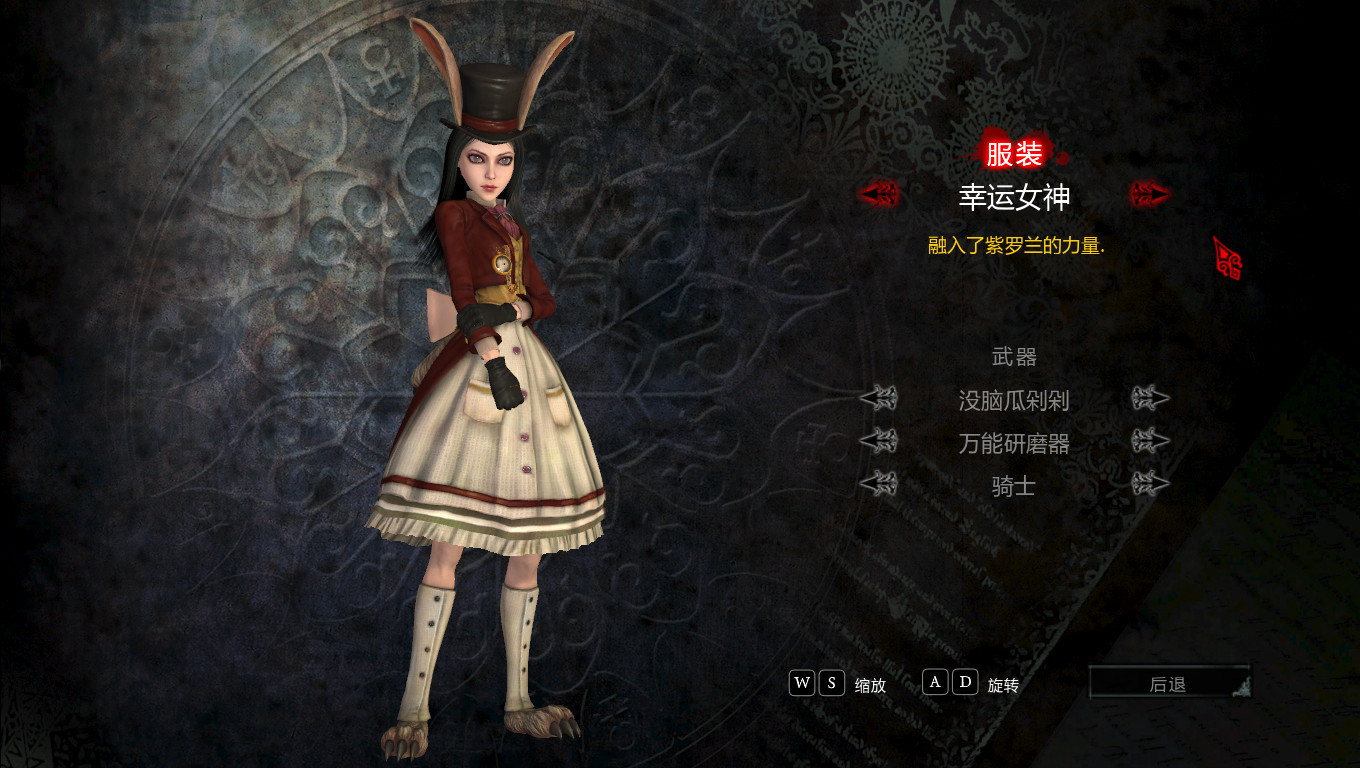This screenshot has height=768, width=1360.
Task: Select the 骑士 weapon row
Action: point(1014,486)
